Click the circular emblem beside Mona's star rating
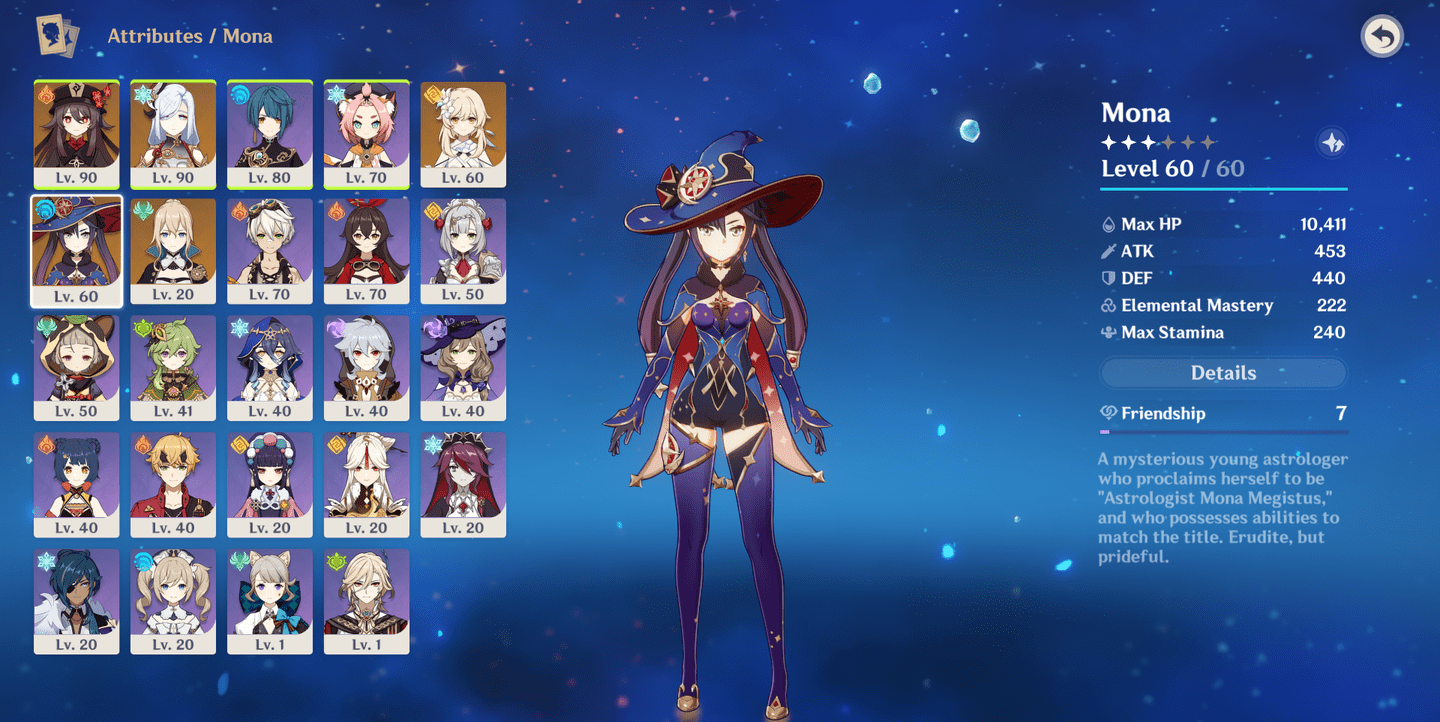The width and height of the screenshot is (1440, 722). click(x=1332, y=142)
